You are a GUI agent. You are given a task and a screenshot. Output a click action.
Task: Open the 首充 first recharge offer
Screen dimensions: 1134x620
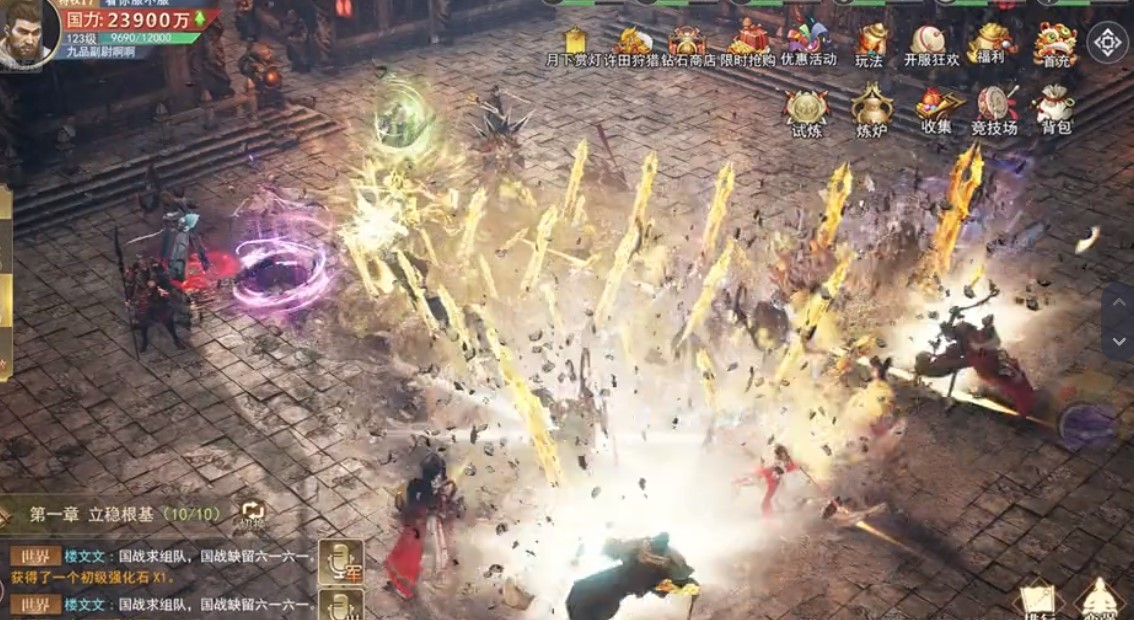pyautogui.click(x=1054, y=45)
